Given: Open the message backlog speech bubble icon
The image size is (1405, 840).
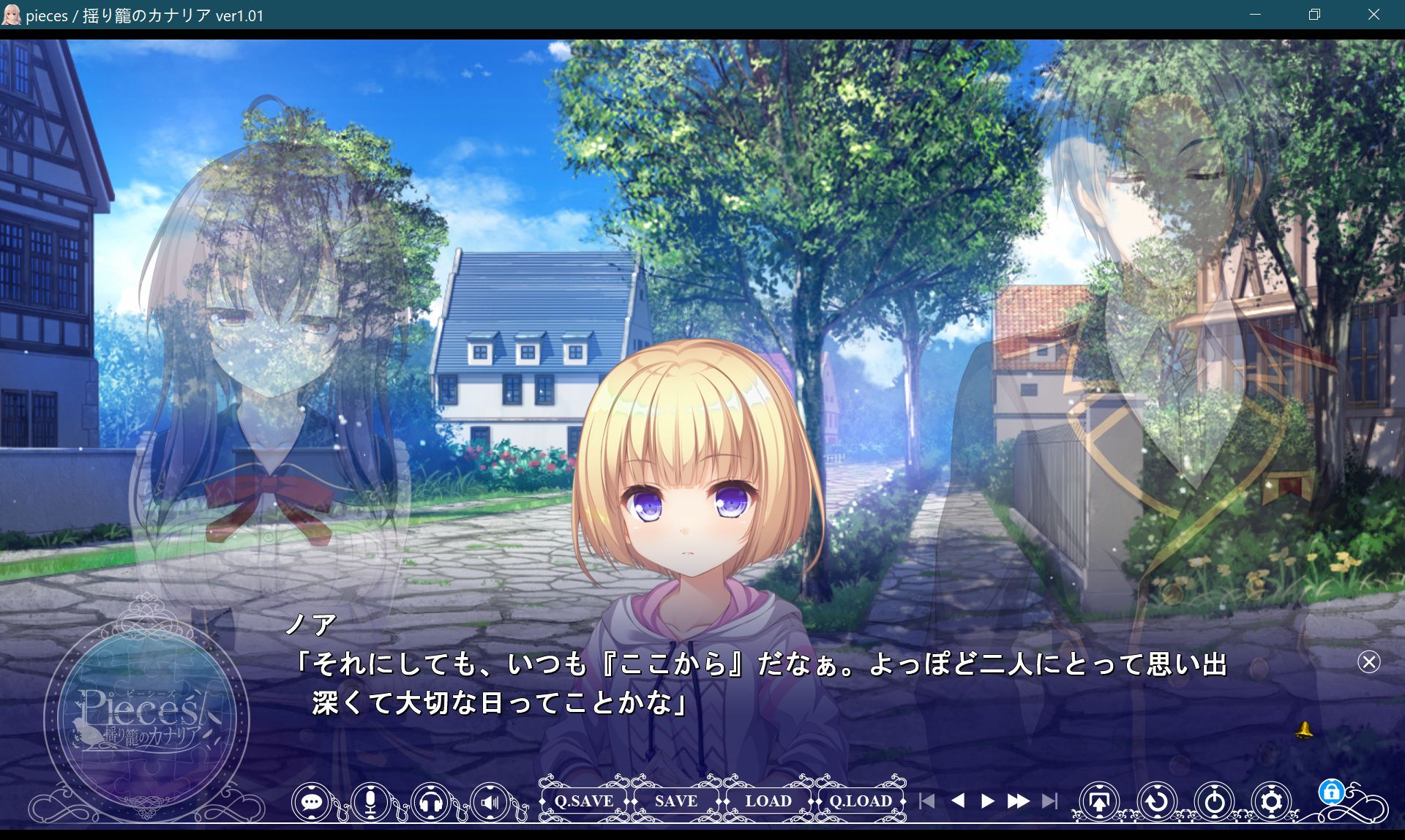Looking at the screenshot, I should pos(312,801).
